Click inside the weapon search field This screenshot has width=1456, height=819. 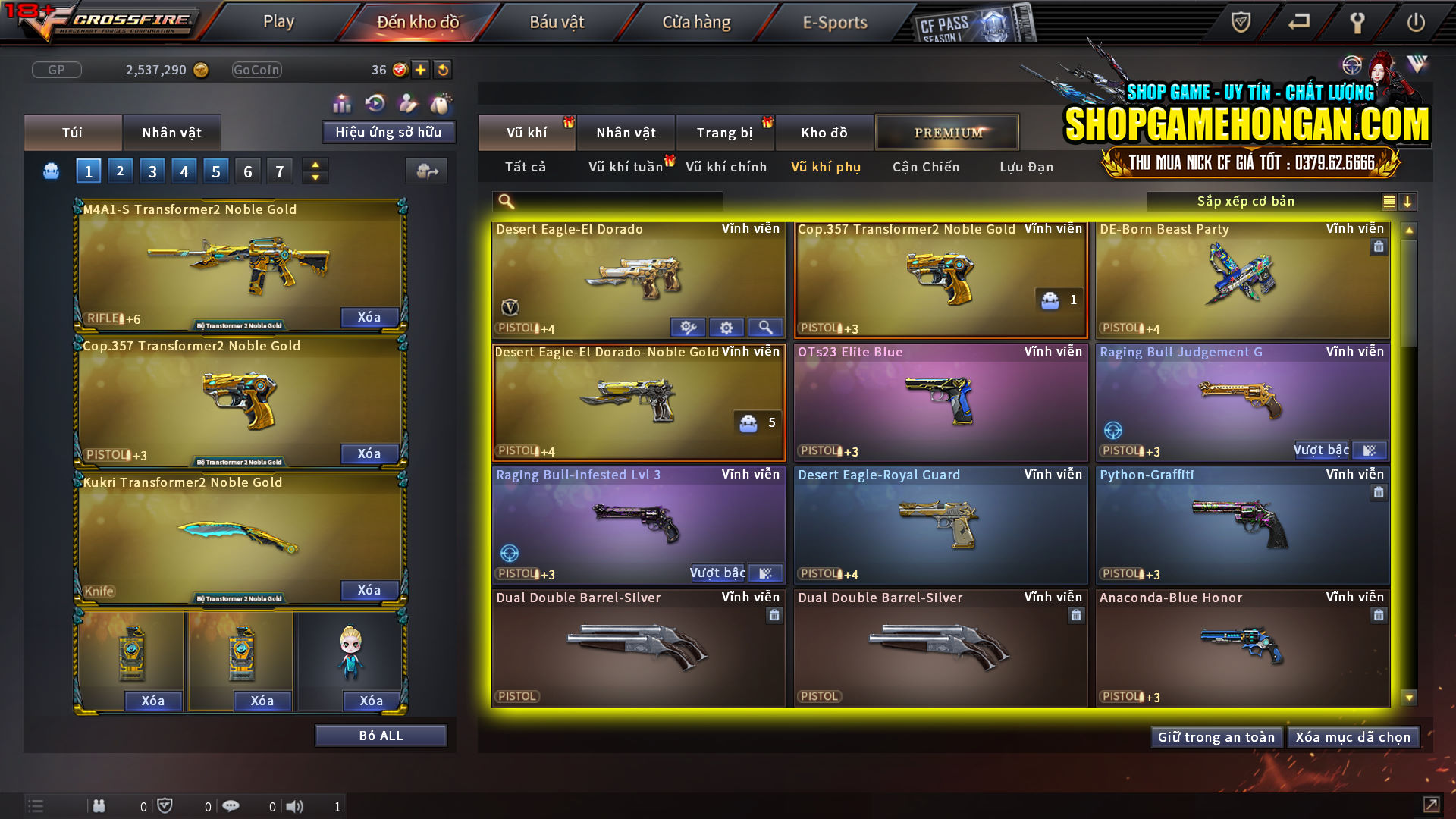coord(607,201)
